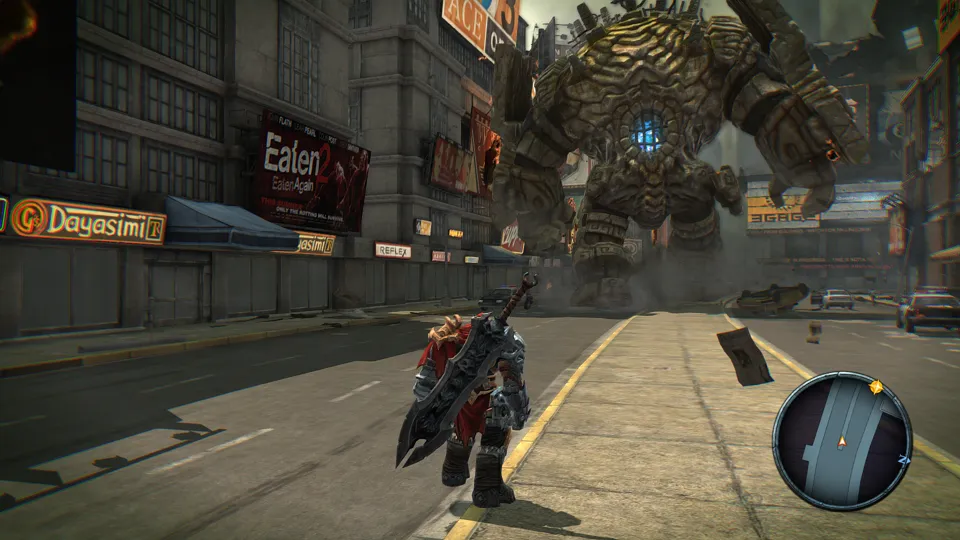The width and height of the screenshot is (960, 540).
Task: Click the gold star objective marker on minimap
Action: 878,387
